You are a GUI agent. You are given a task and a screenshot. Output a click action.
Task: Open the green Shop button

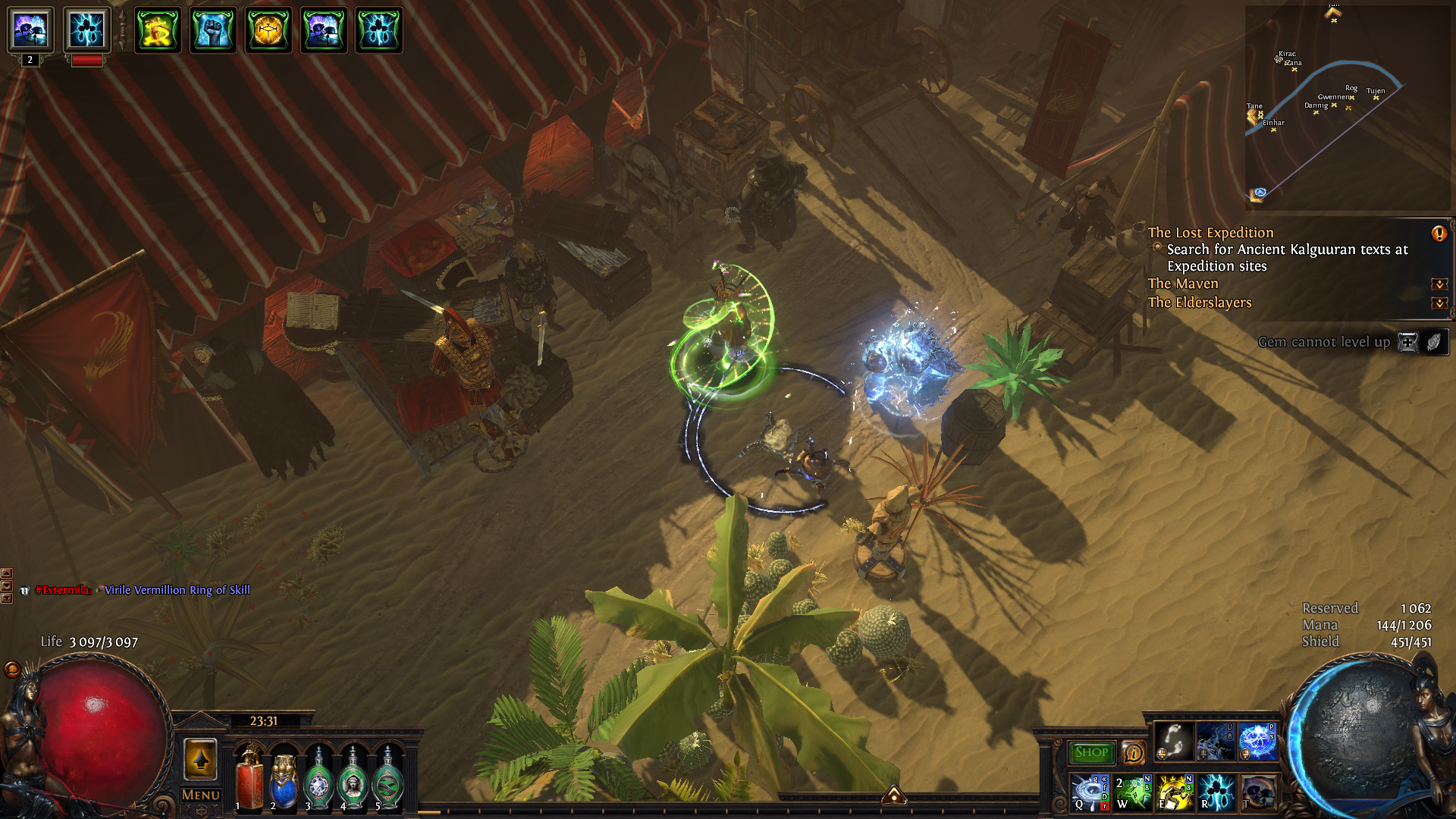[1090, 752]
